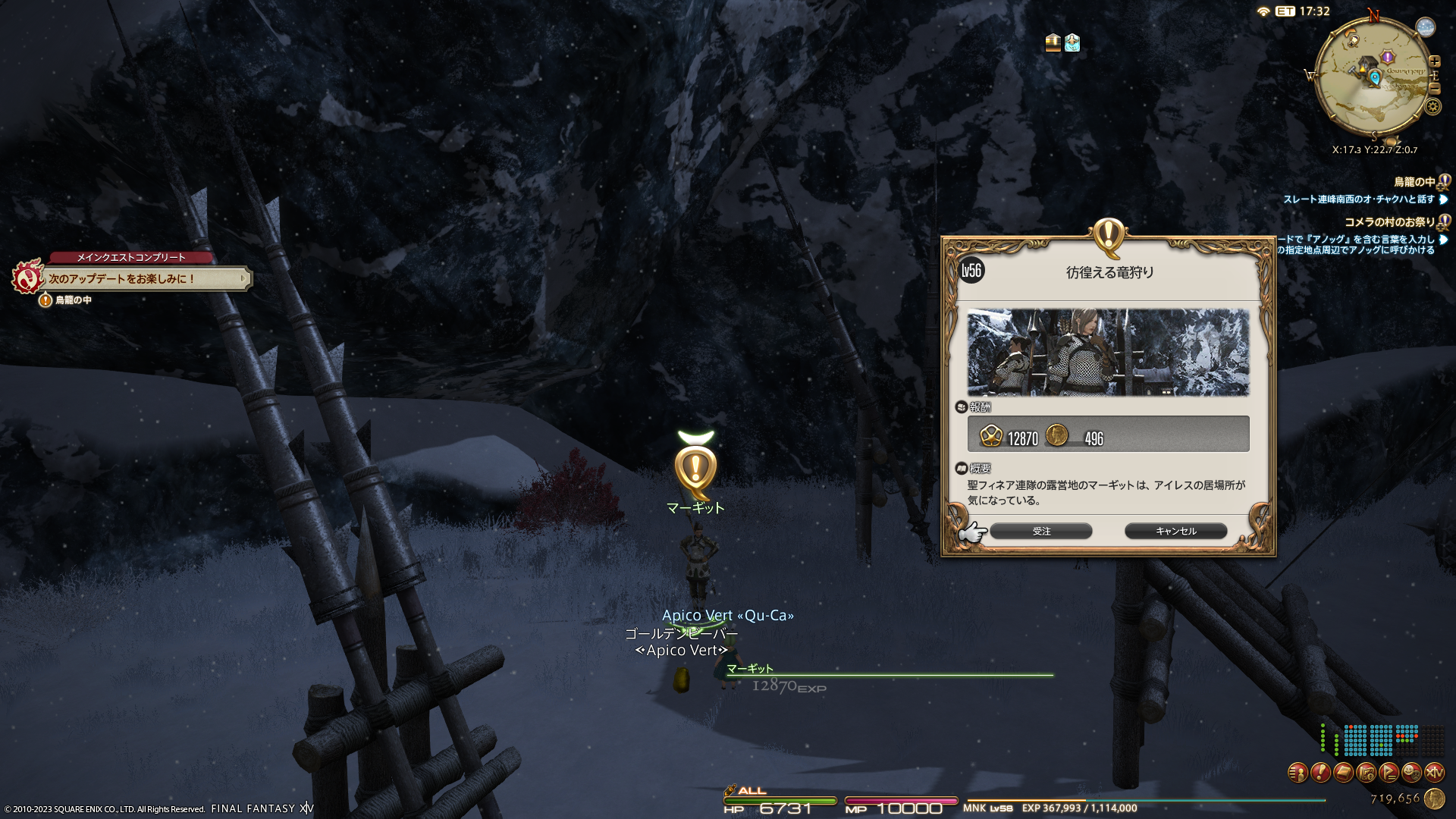The image size is (1456, 819).
Task: Accept the quest with the 受注 button
Action: pyautogui.click(x=1040, y=531)
